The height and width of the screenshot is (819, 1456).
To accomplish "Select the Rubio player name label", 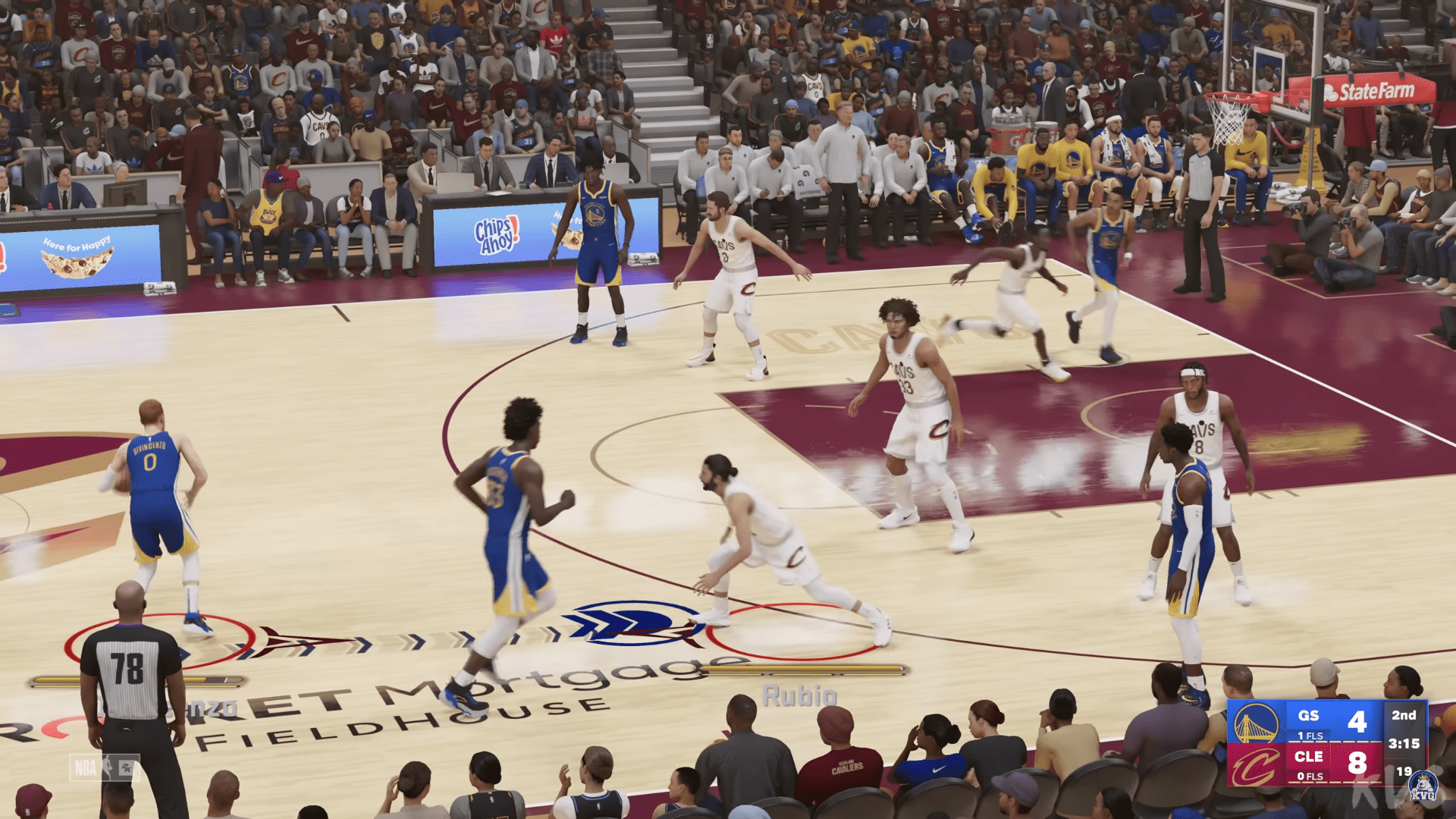I will point(799,695).
